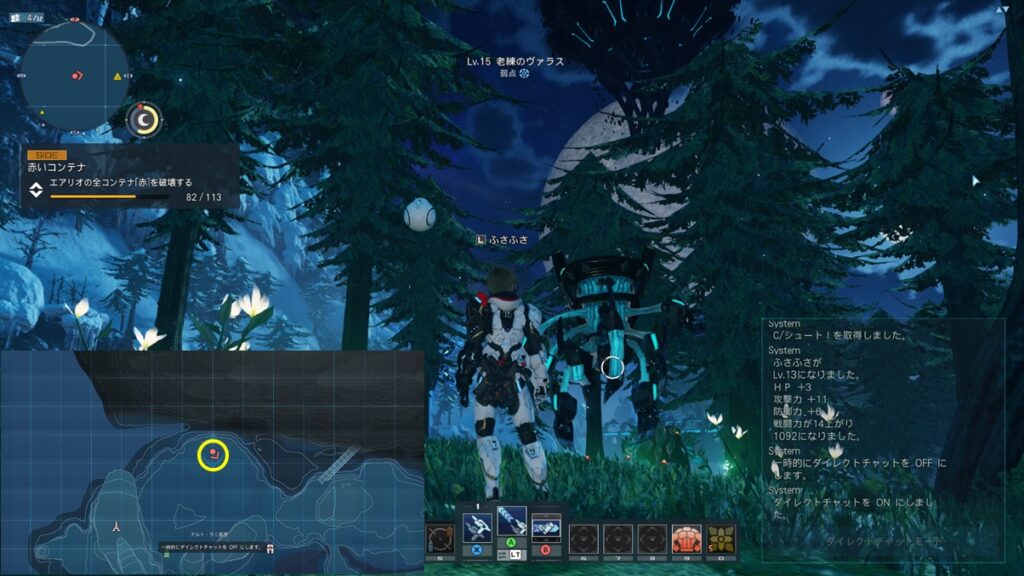Expand the small arrow at the screen's right edge
This screenshot has height=576, width=1024.
click(x=976, y=181)
